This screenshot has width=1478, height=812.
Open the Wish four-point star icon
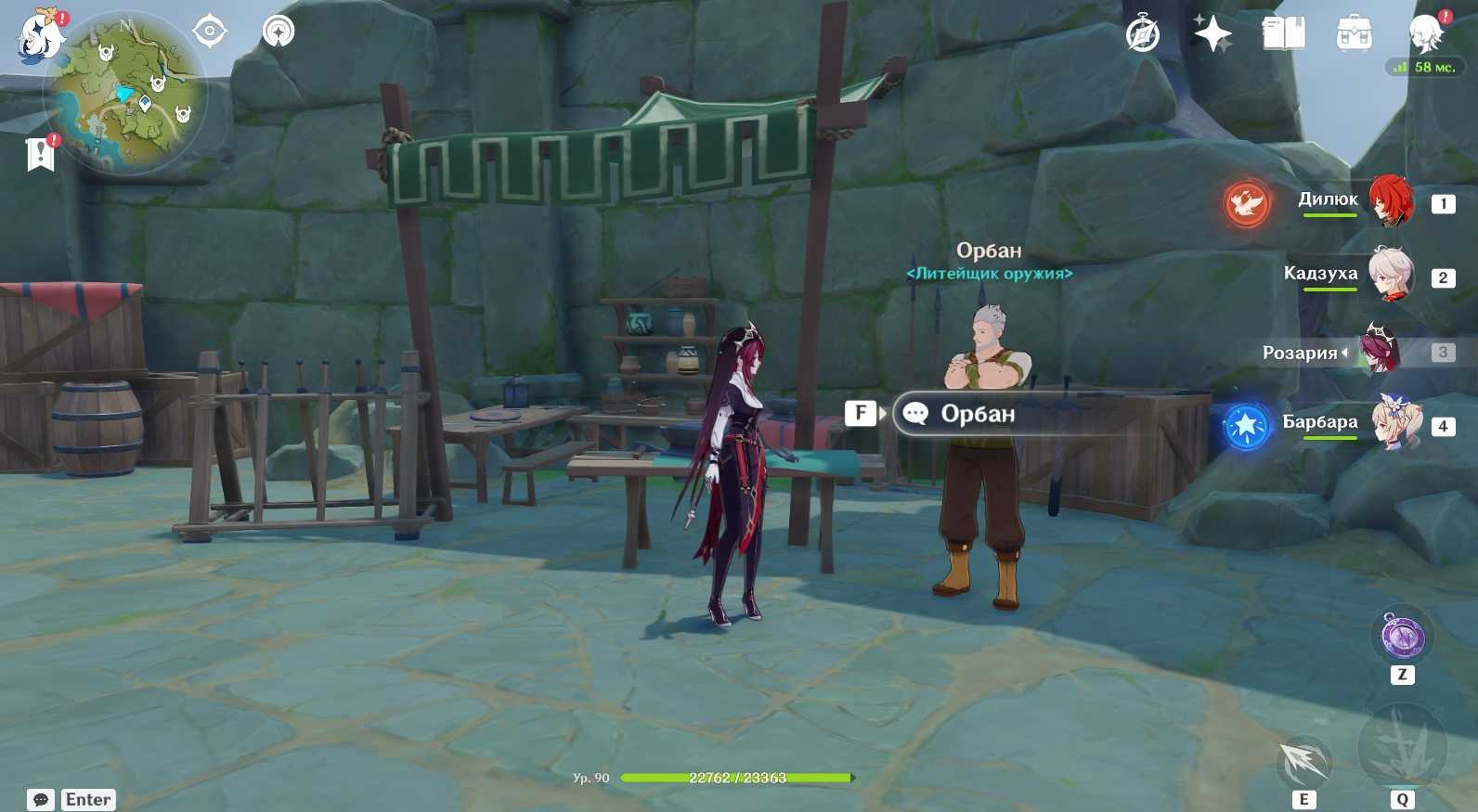coord(1212,35)
